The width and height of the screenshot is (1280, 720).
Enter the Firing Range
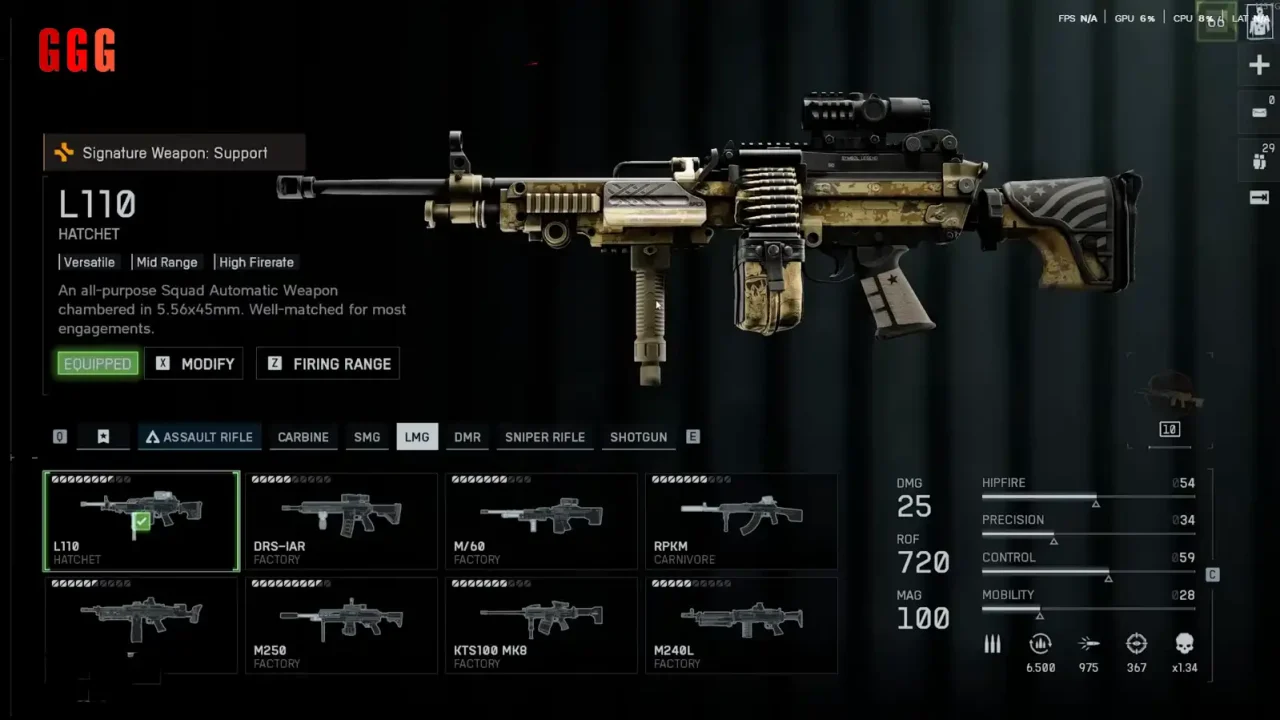[328, 364]
